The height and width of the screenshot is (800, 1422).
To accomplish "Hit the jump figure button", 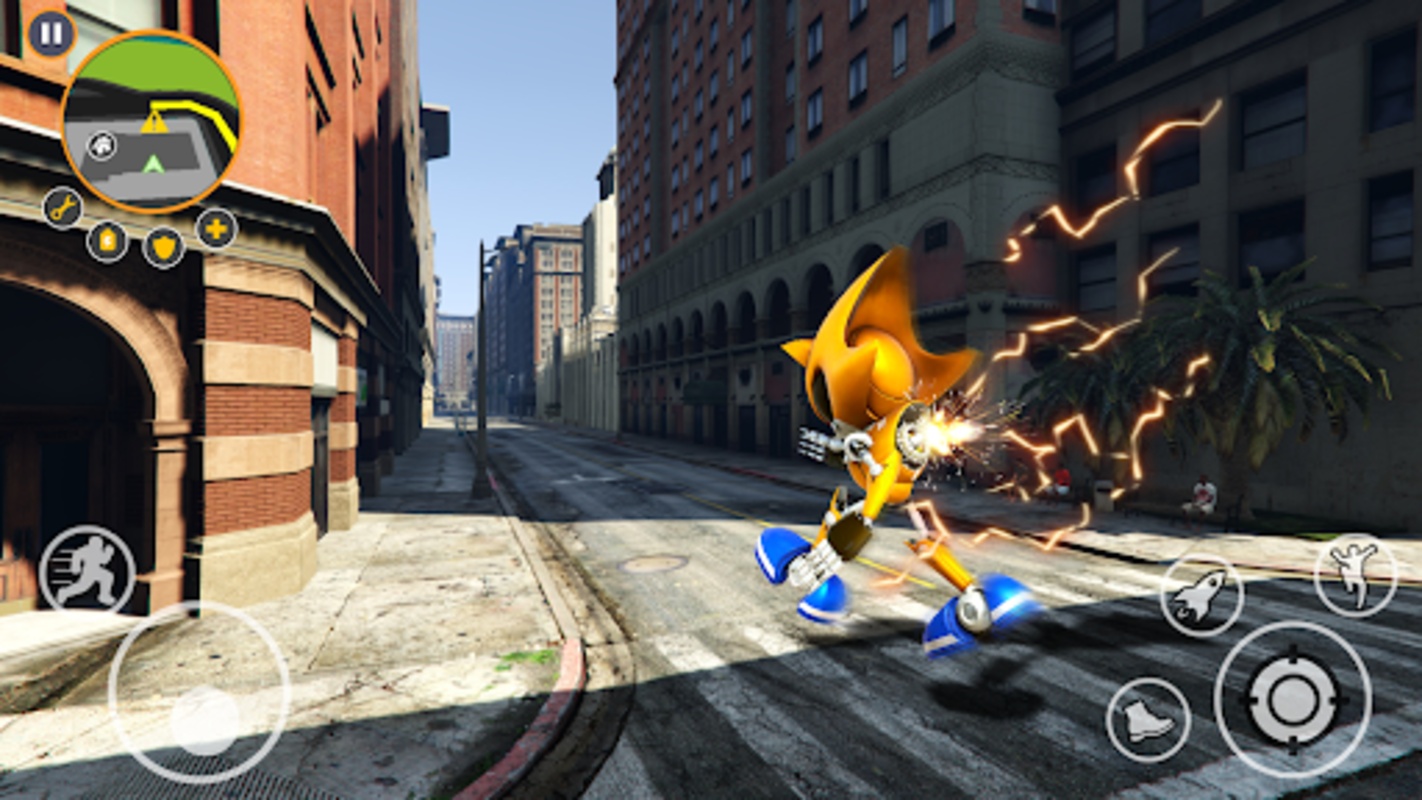I will tap(1355, 575).
